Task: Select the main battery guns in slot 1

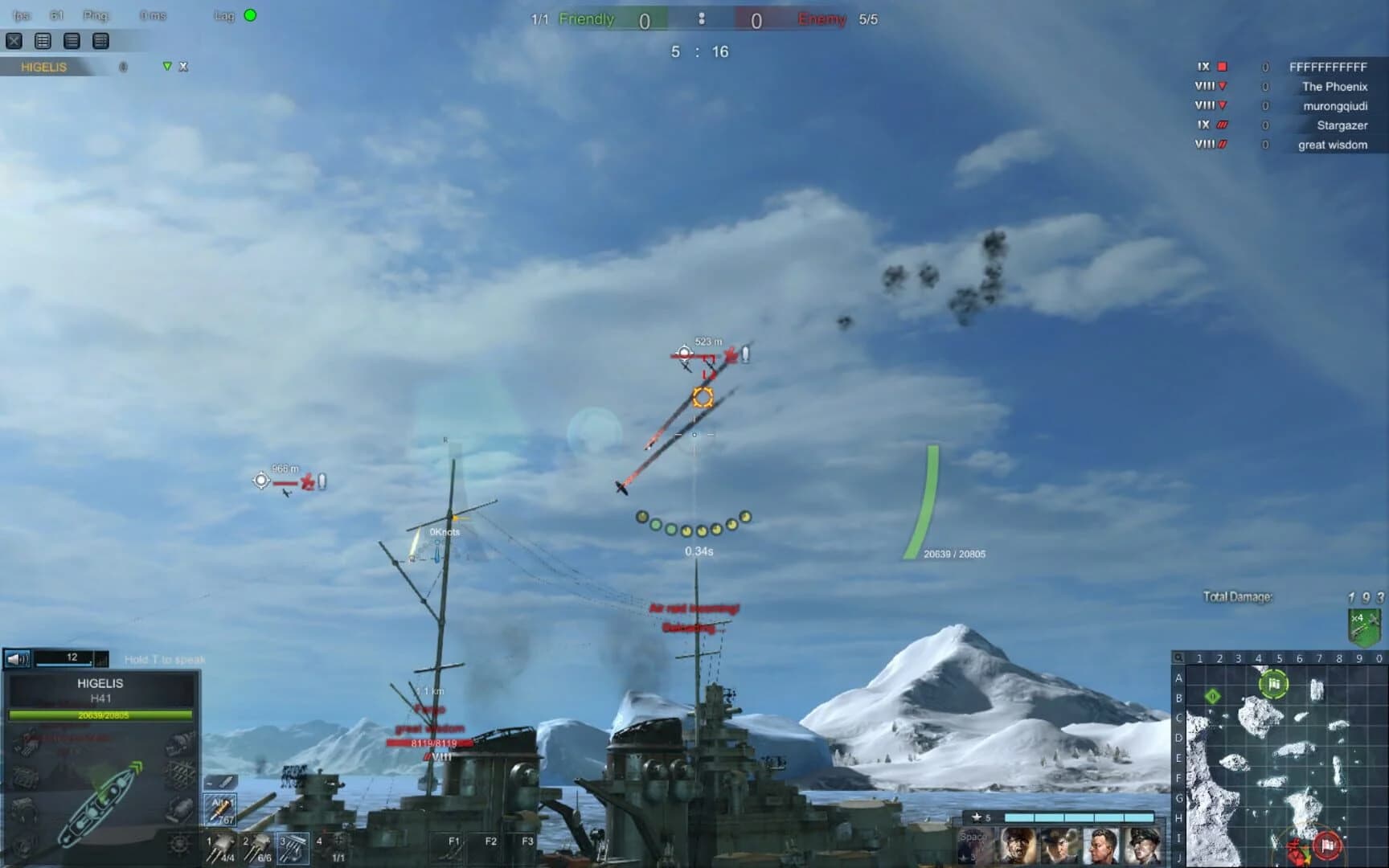Action: tap(221, 848)
